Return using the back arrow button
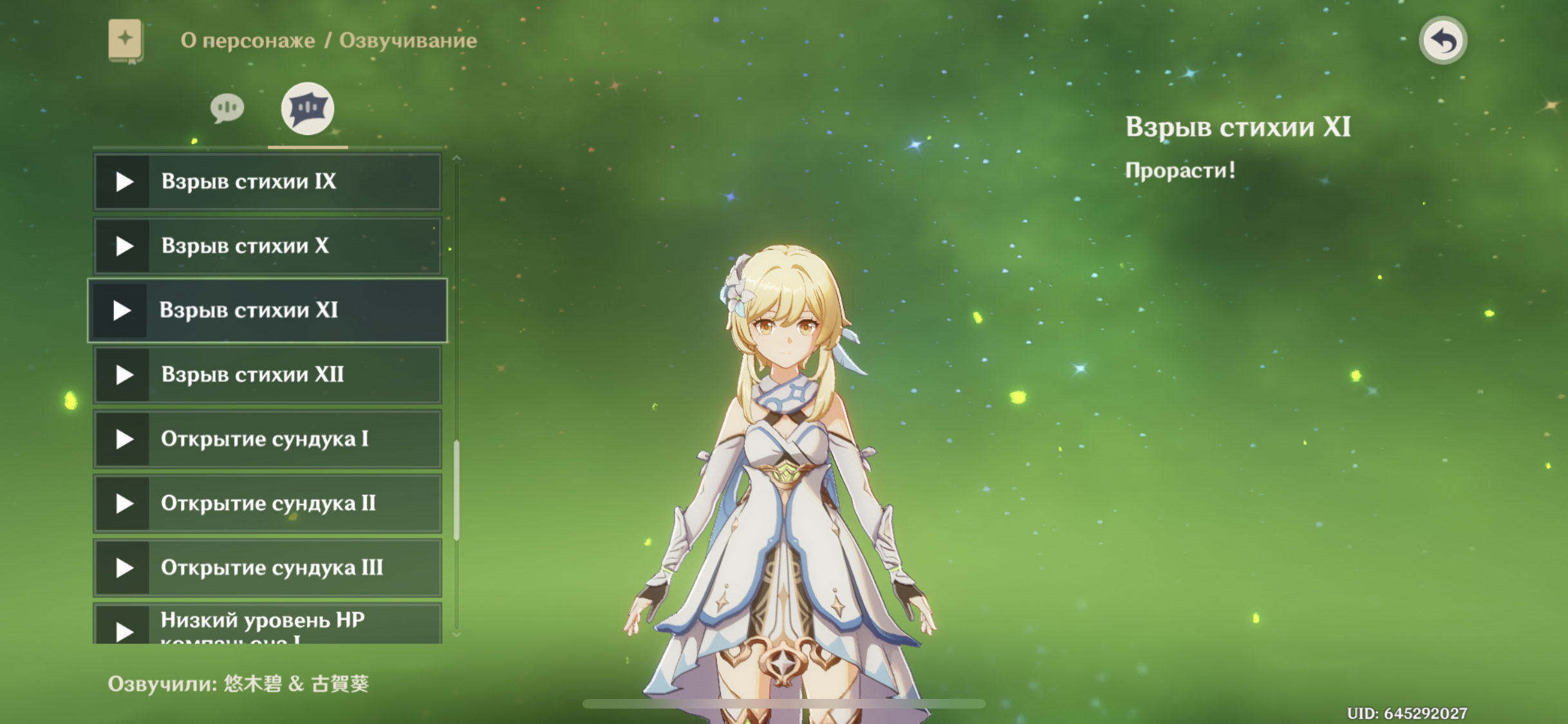Viewport: 1568px width, 724px height. (1442, 41)
